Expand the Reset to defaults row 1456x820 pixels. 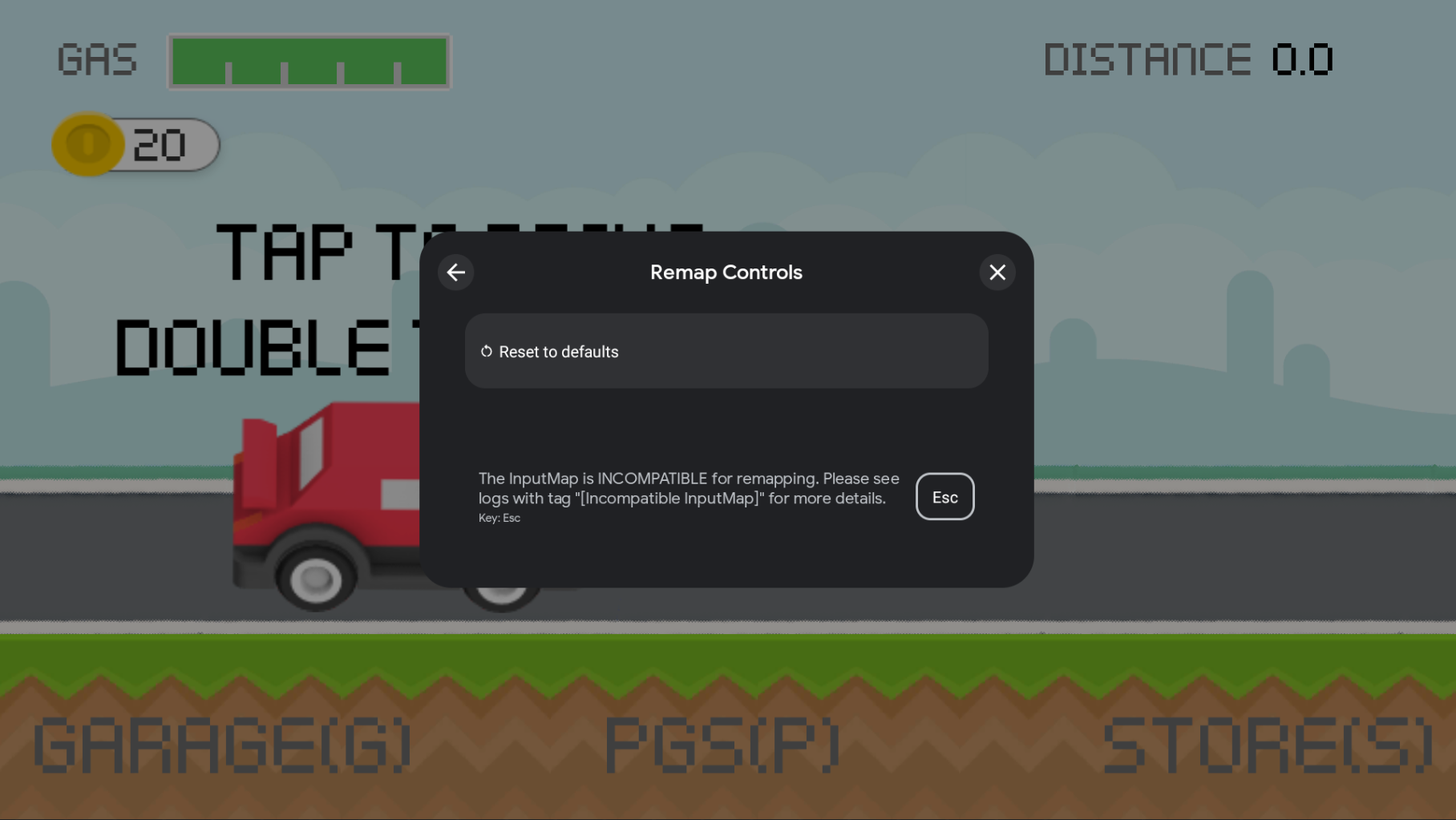pyautogui.click(x=726, y=351)
